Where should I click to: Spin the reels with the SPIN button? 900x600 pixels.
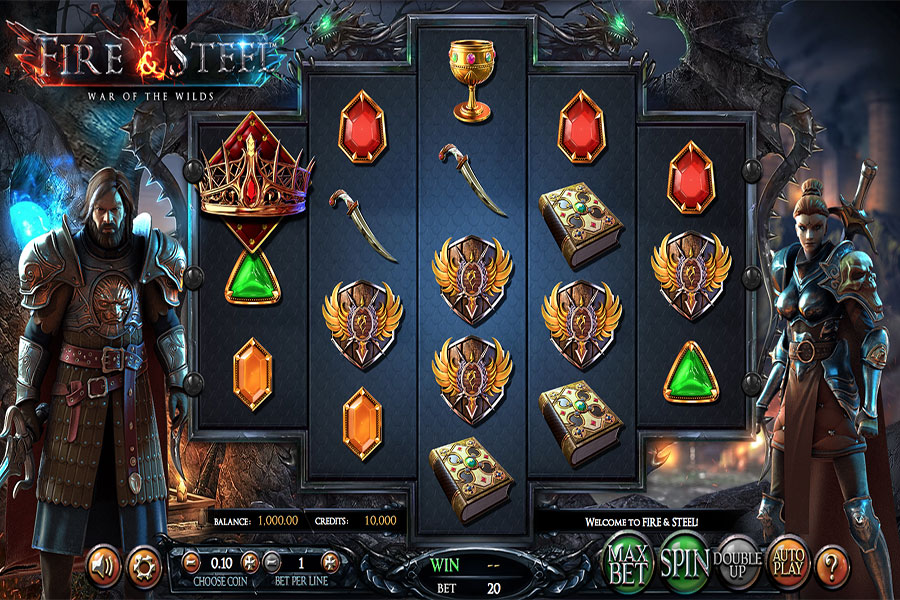[x=684, y=565]
